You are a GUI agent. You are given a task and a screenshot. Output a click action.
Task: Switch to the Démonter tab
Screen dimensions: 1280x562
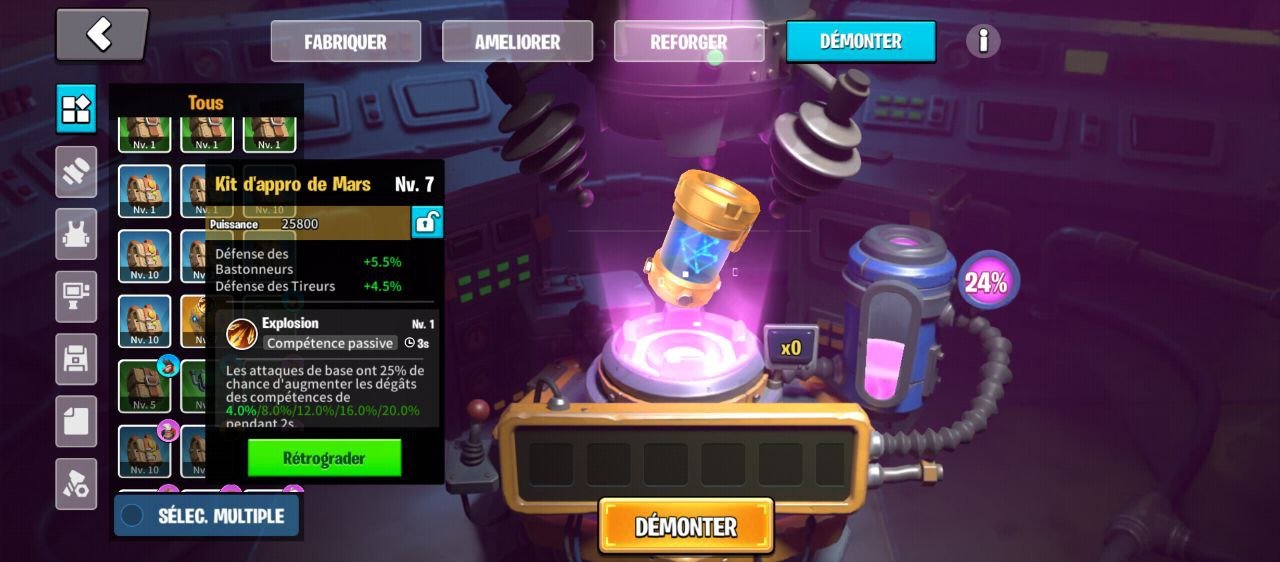point(860,42)
